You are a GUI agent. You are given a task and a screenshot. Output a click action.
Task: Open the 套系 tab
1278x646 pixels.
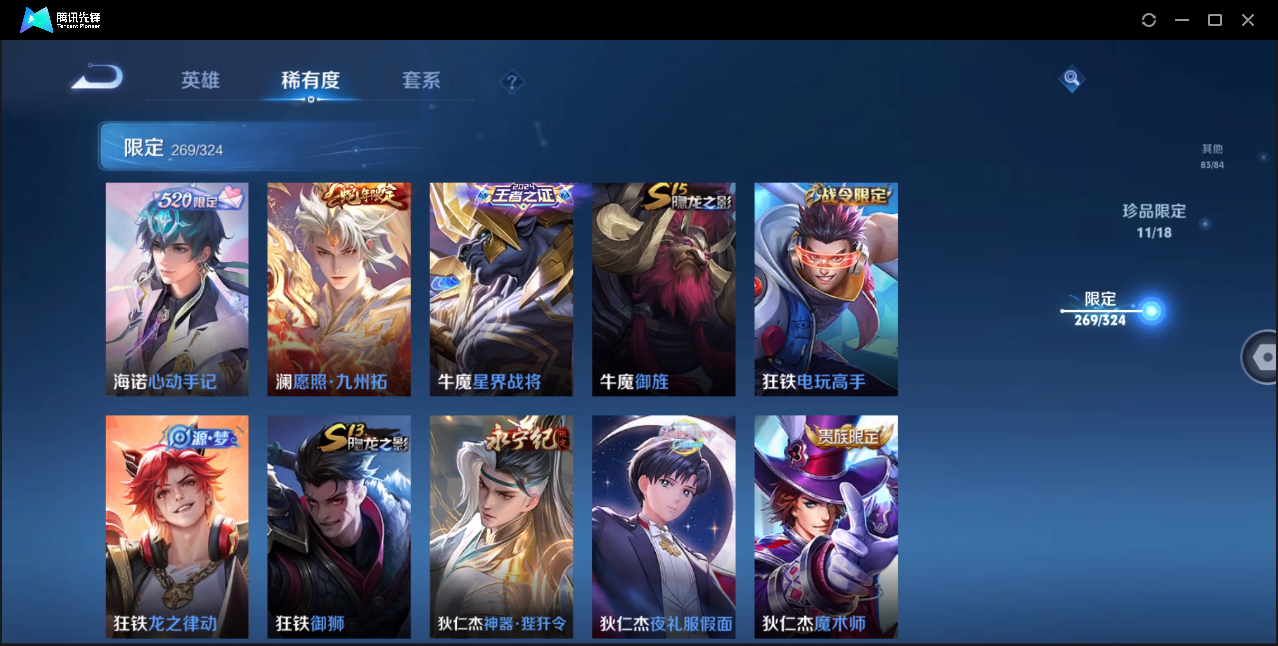click(421, 81)
